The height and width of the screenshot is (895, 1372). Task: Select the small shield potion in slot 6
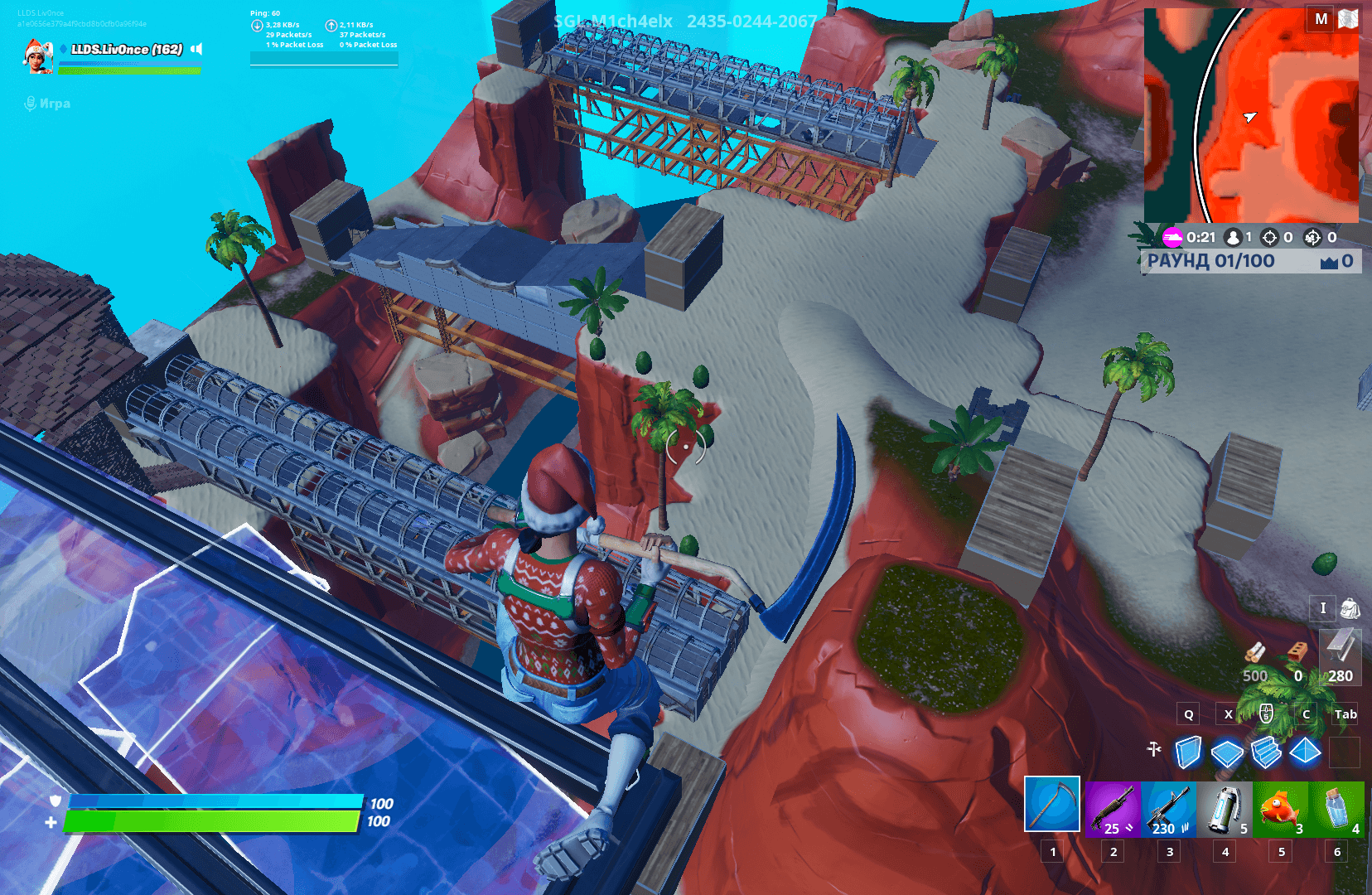1336,808
